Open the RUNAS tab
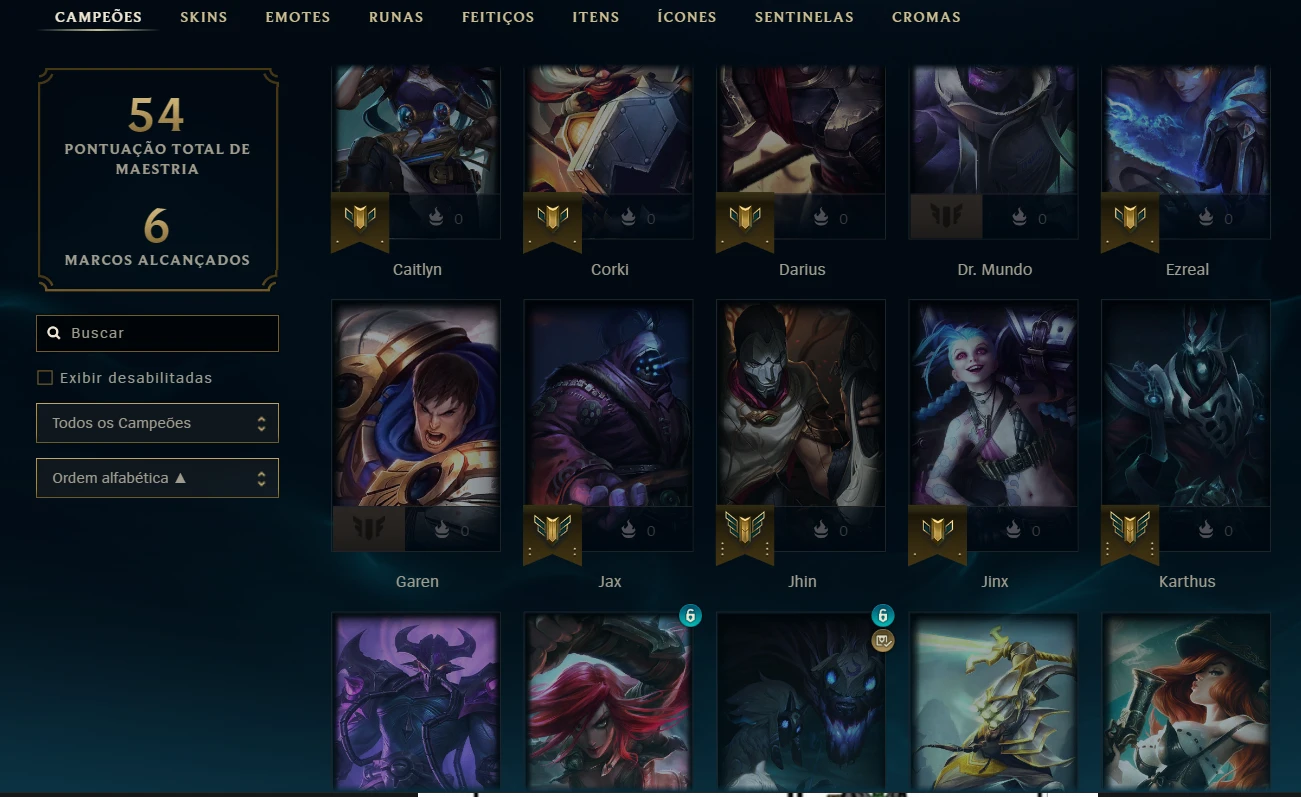The height and width of the screenshot is (797, 1301). point(396,17)
